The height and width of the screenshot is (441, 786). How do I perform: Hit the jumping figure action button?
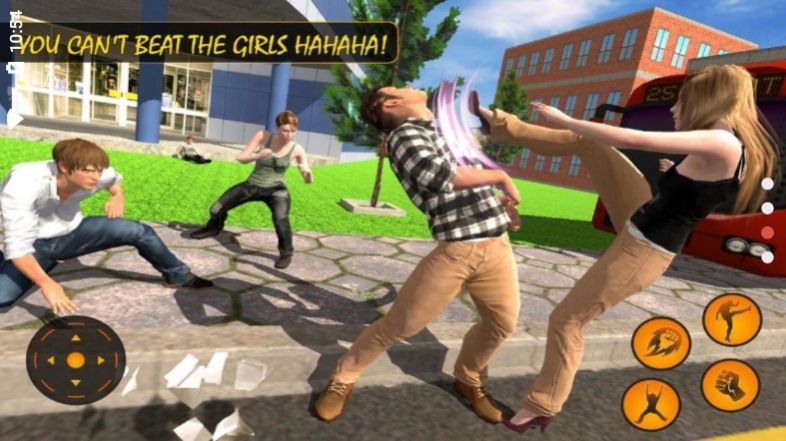651,404
